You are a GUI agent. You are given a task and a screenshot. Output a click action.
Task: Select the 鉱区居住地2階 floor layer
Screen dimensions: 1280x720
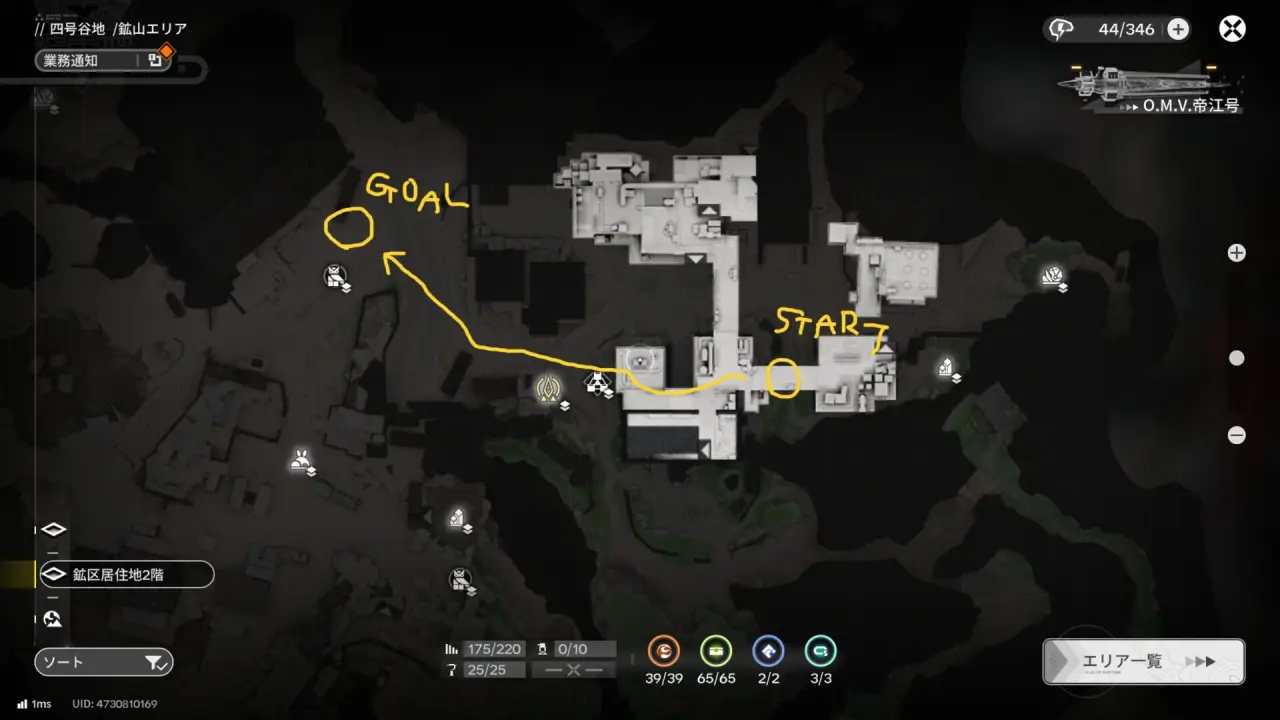tap(125, 575)
